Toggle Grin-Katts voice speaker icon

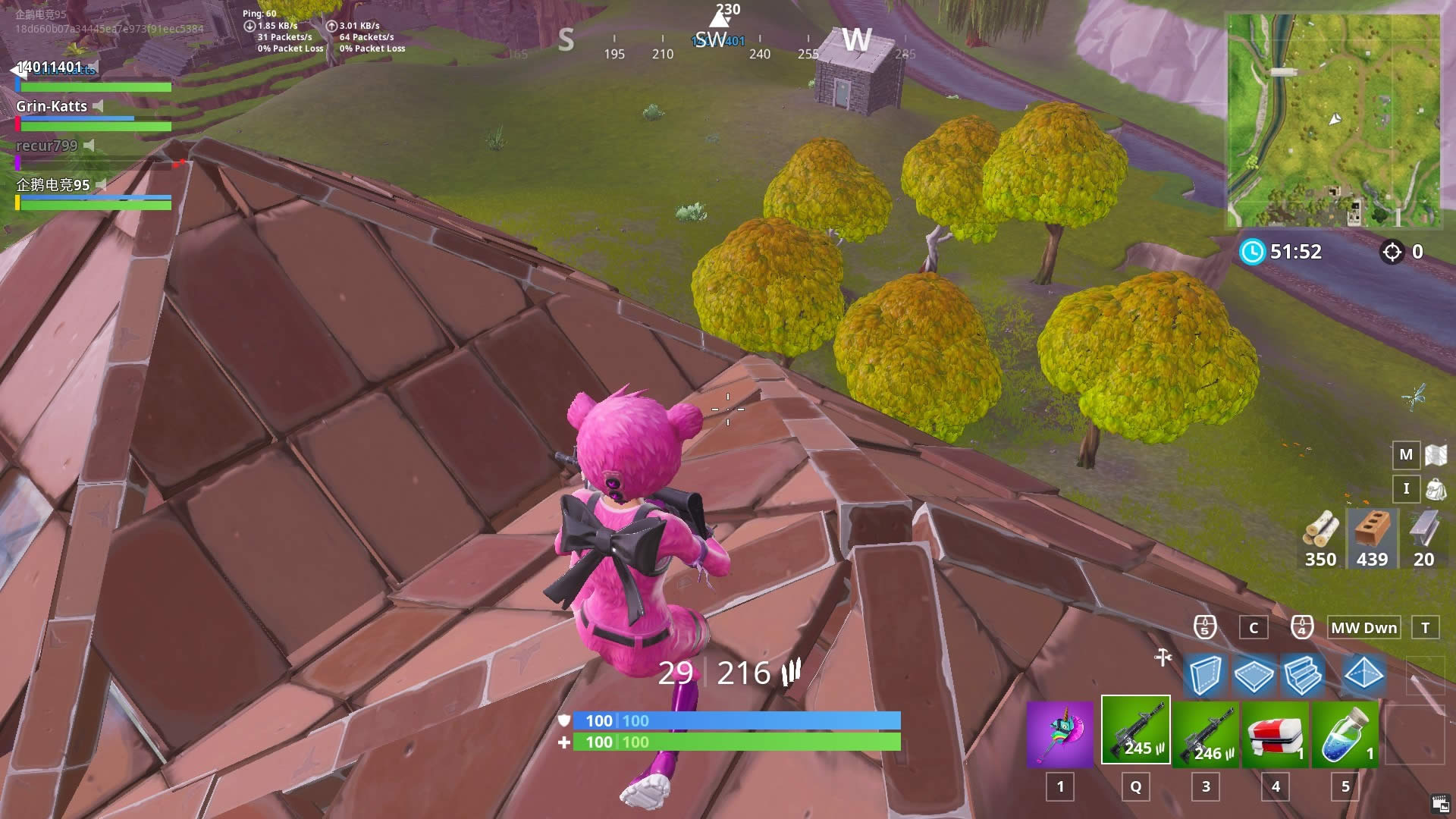(98, 106)
